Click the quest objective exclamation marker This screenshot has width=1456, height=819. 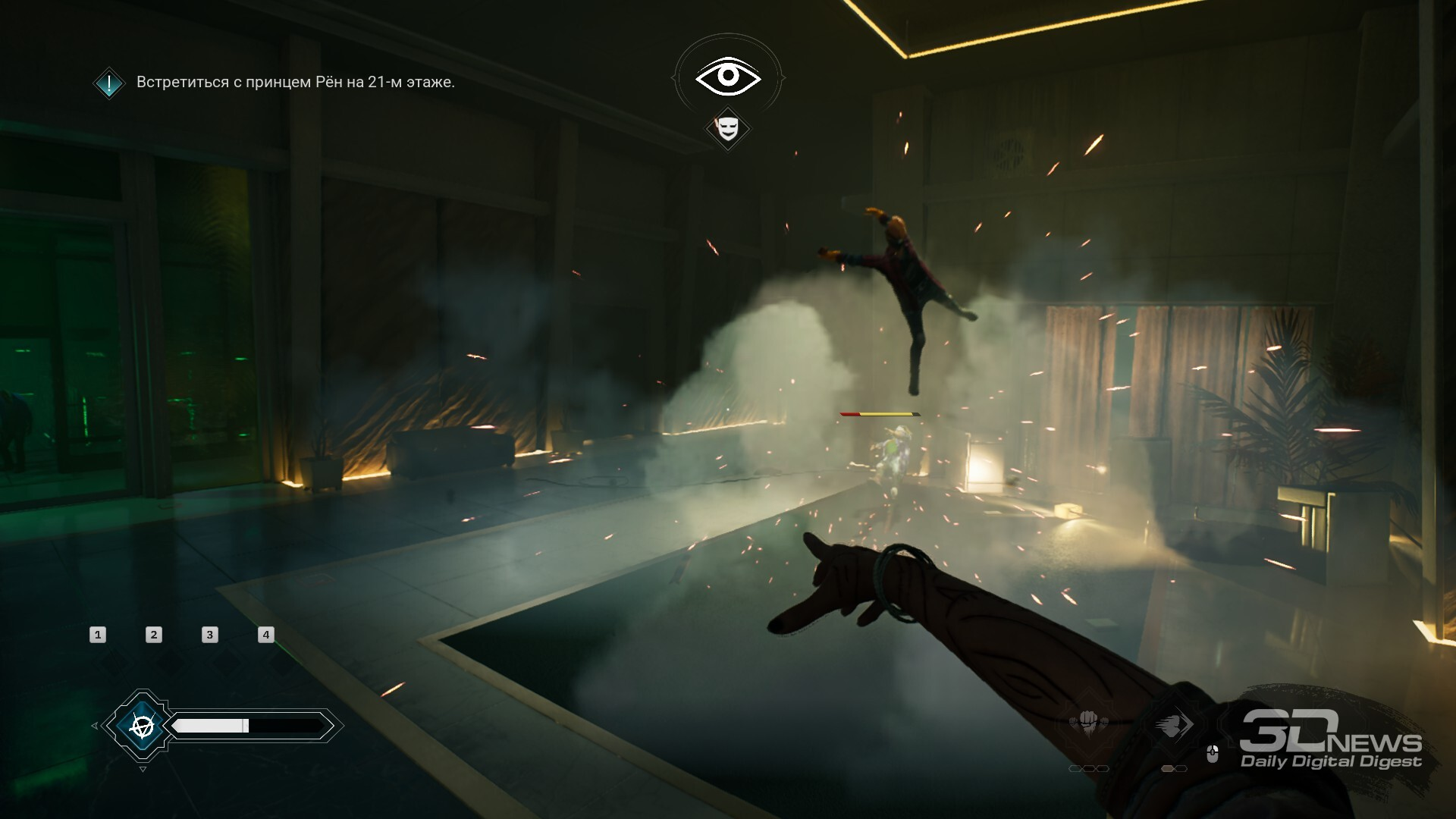tap(109, 83)
